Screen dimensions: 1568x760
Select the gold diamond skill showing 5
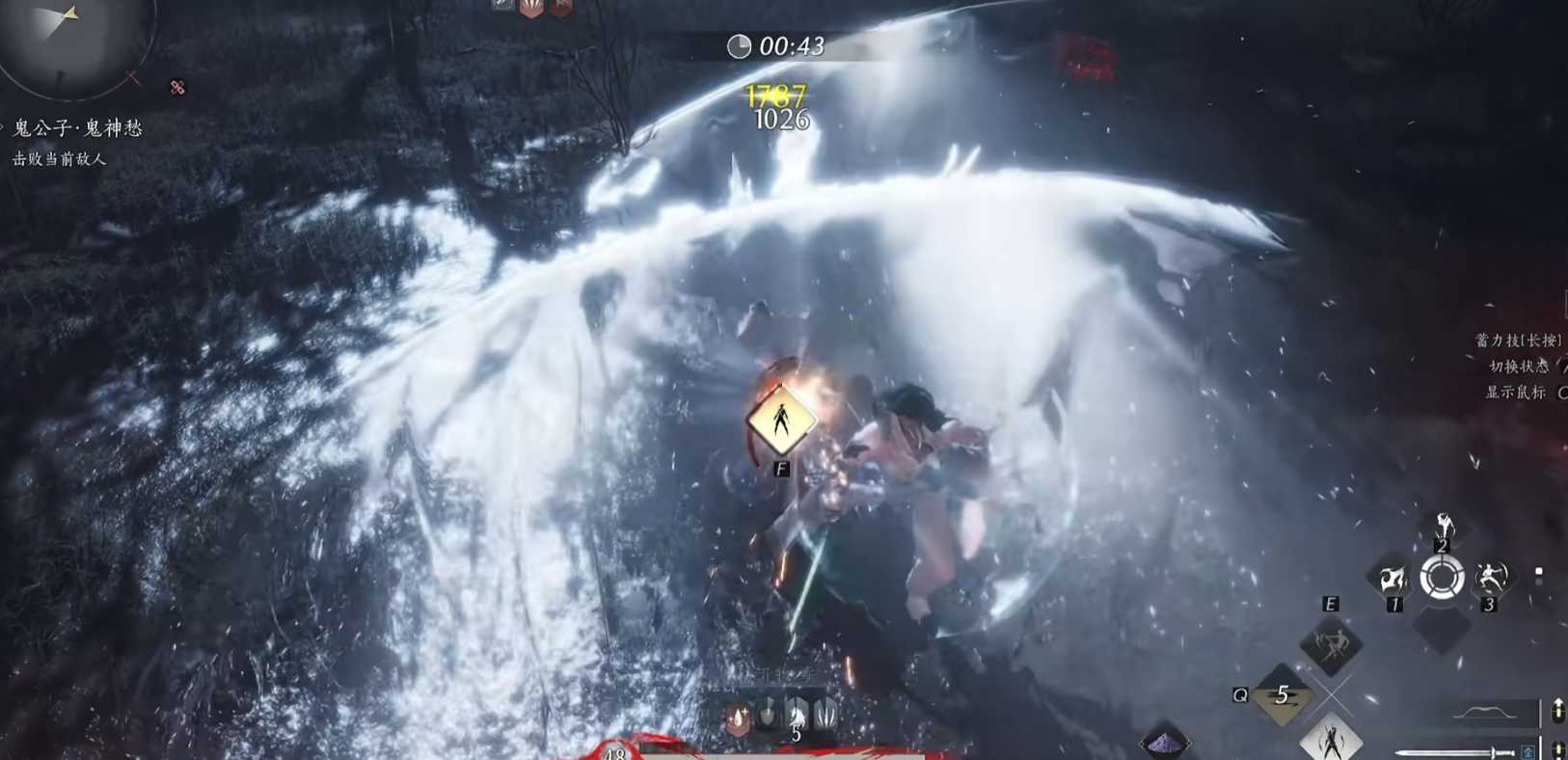coord(1282,696)
